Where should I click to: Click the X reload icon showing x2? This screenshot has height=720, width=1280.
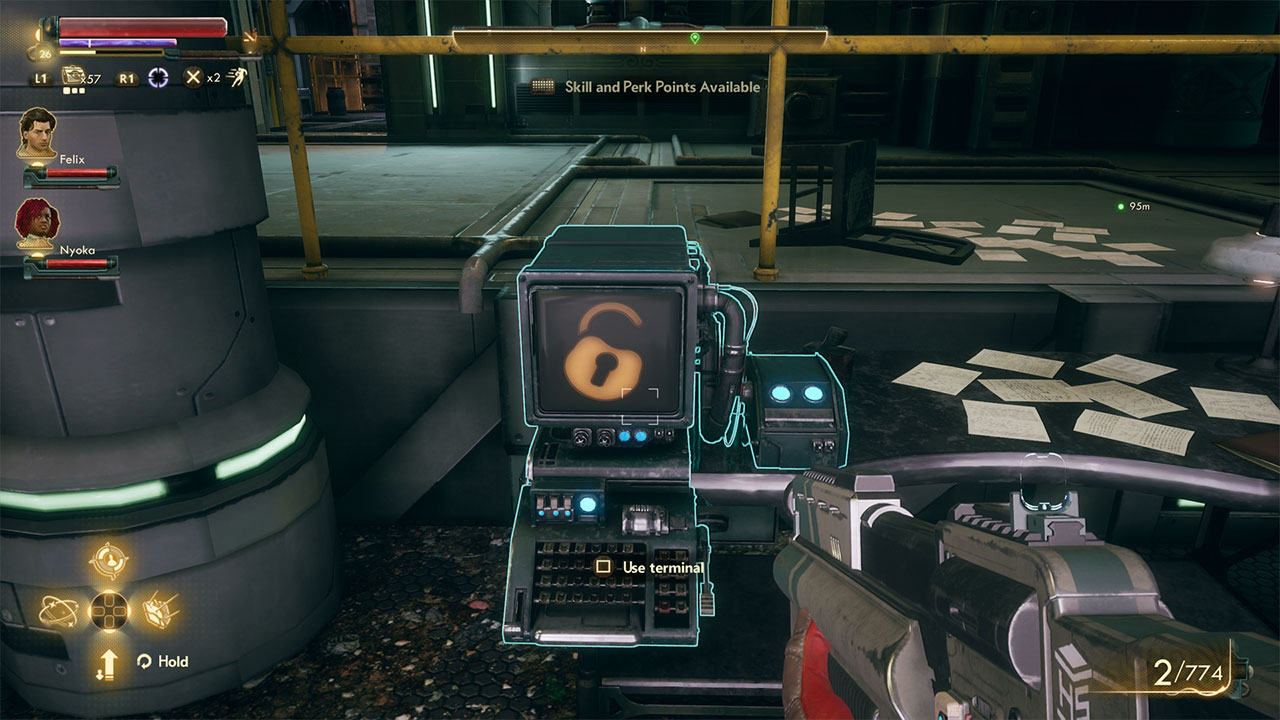tap(193, 77)
